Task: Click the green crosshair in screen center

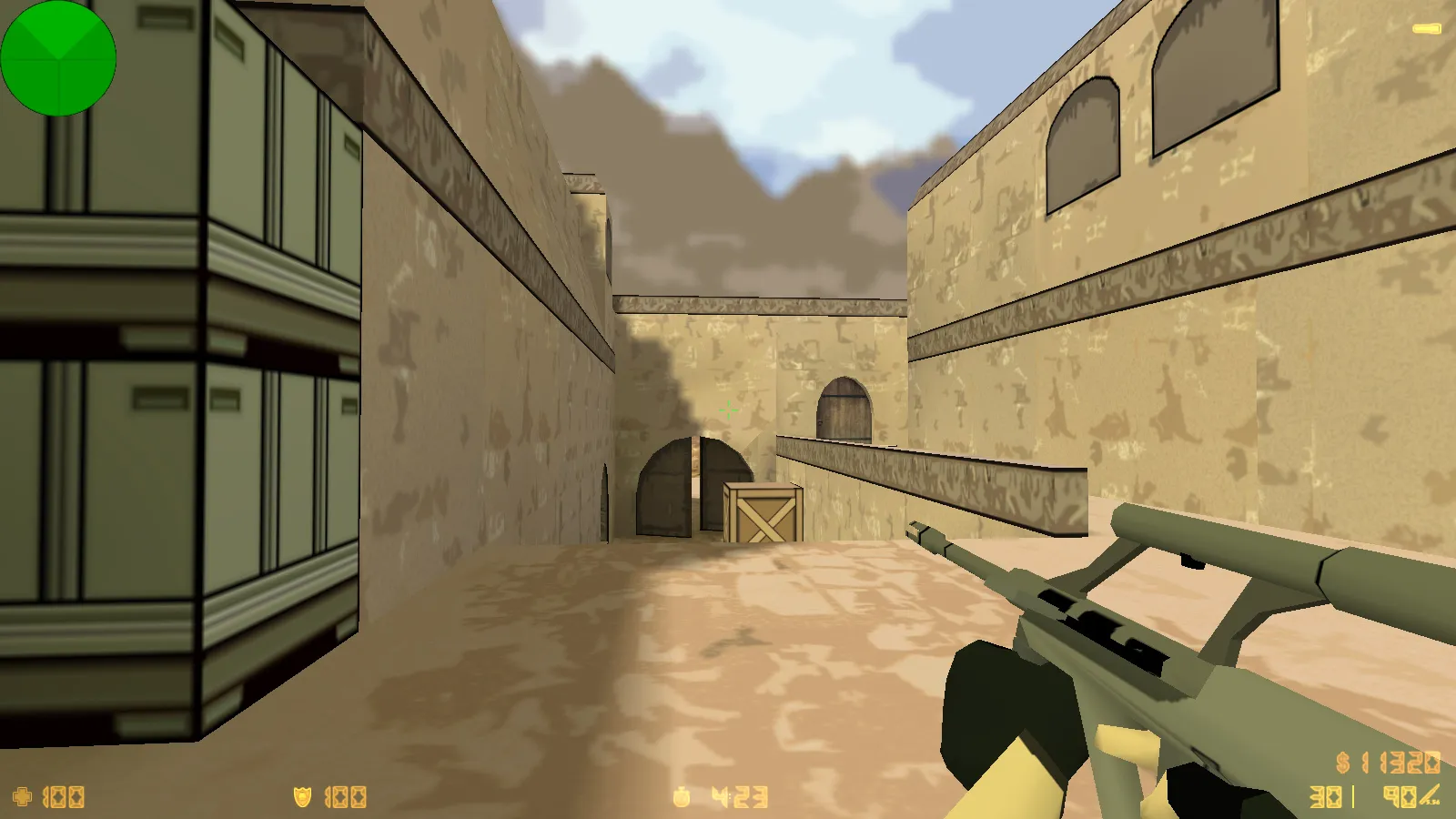Action: [728, 409]
